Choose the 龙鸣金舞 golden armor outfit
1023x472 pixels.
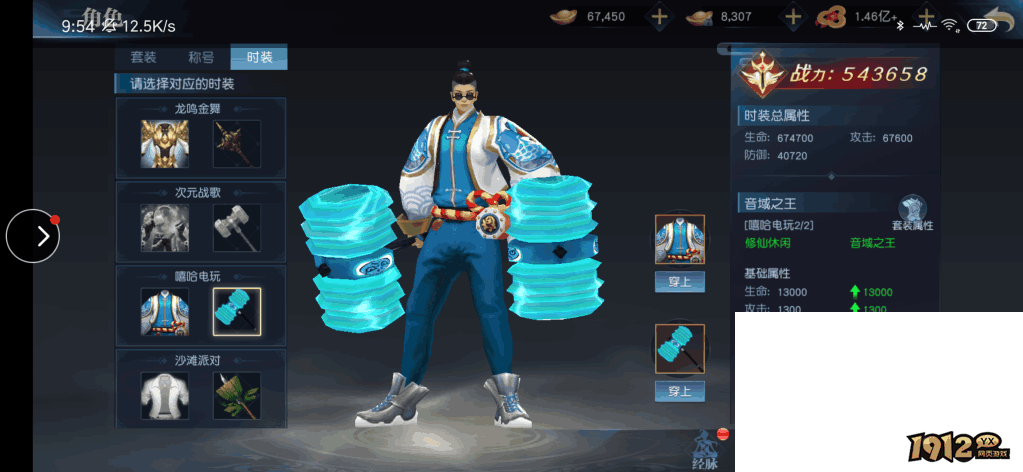pyautogui.click(x=165, y=144)
